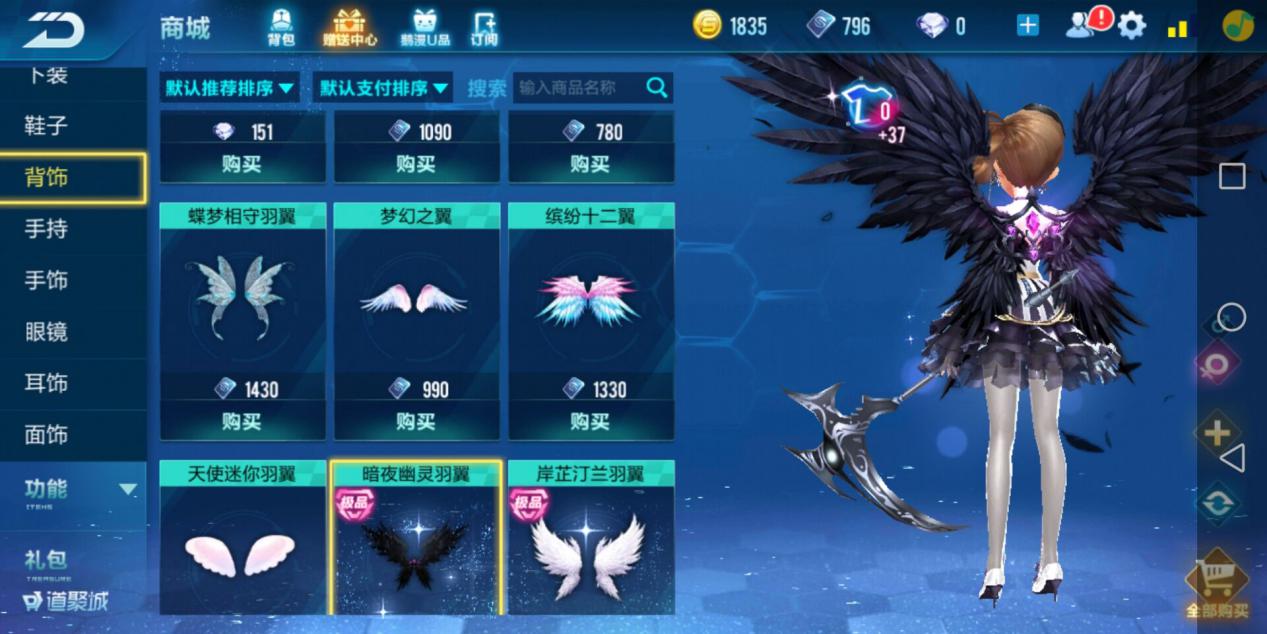Open the 订阅 subscription icon
The width and height of the screenshot is (1267, 634).
coord(484,27)
